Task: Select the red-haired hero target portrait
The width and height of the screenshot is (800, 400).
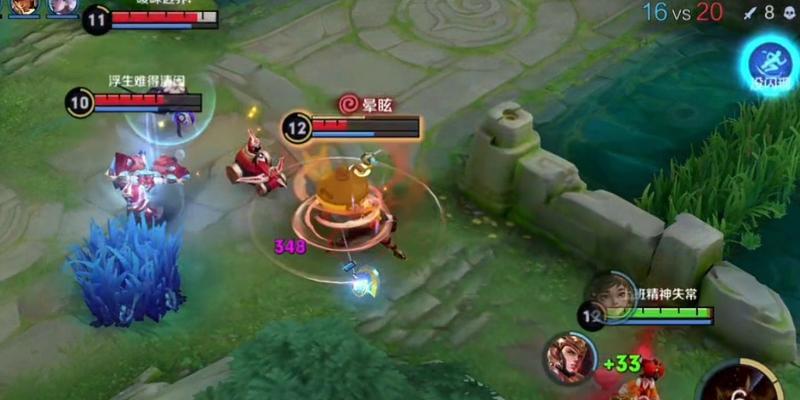Action: tap(569, 358)
